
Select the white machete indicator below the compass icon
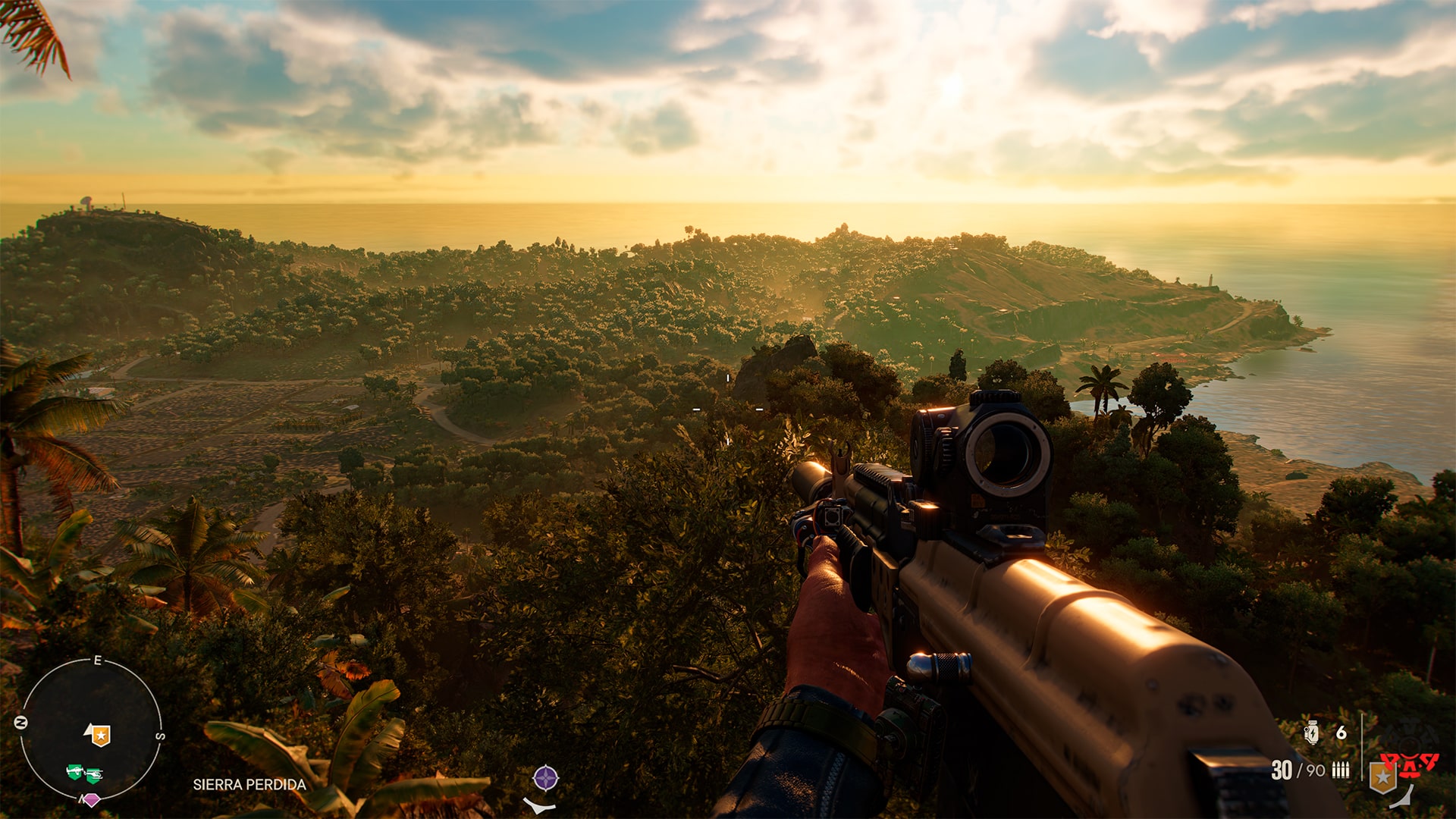pyautogui.click(x=539, y=806)
